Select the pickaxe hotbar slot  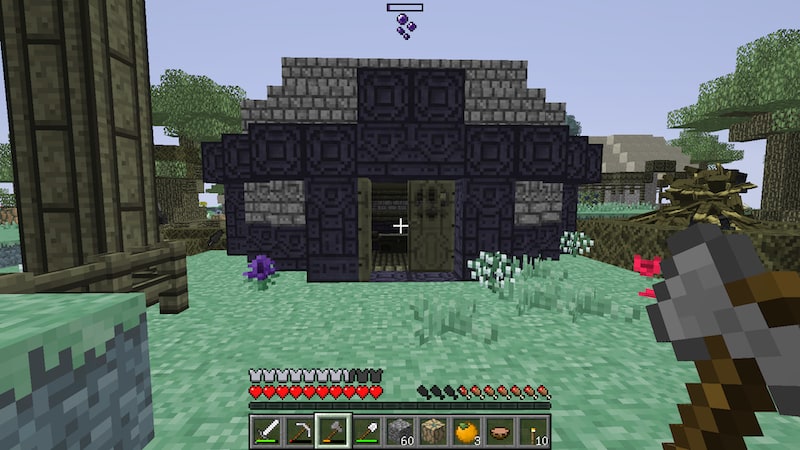point(299,430)
